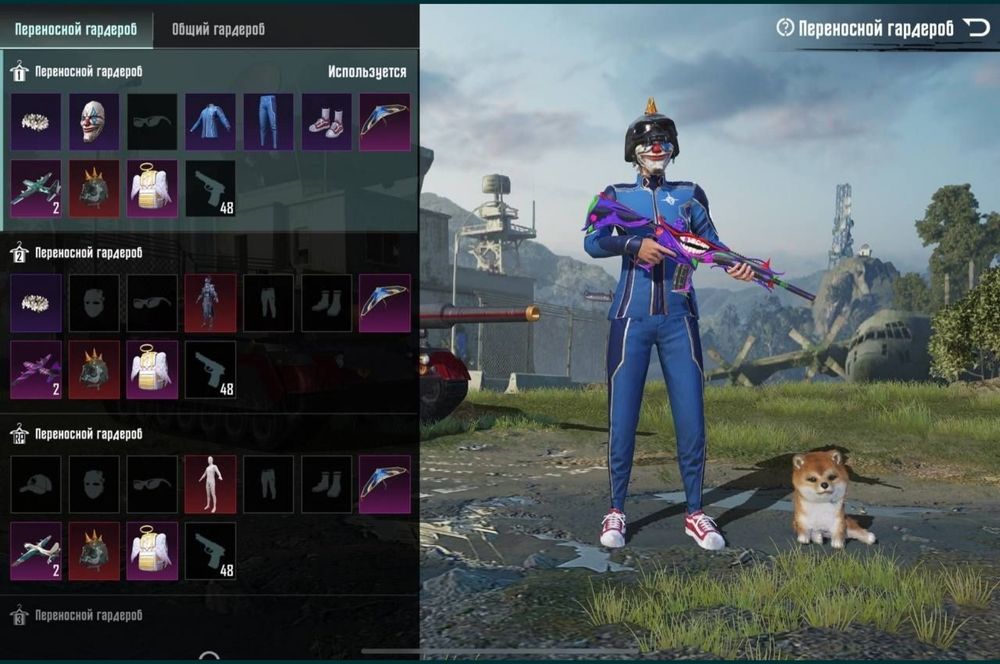This screenshot has width=1000, height=664.
Task: Go back using the return arrow button
Action: 975,28
